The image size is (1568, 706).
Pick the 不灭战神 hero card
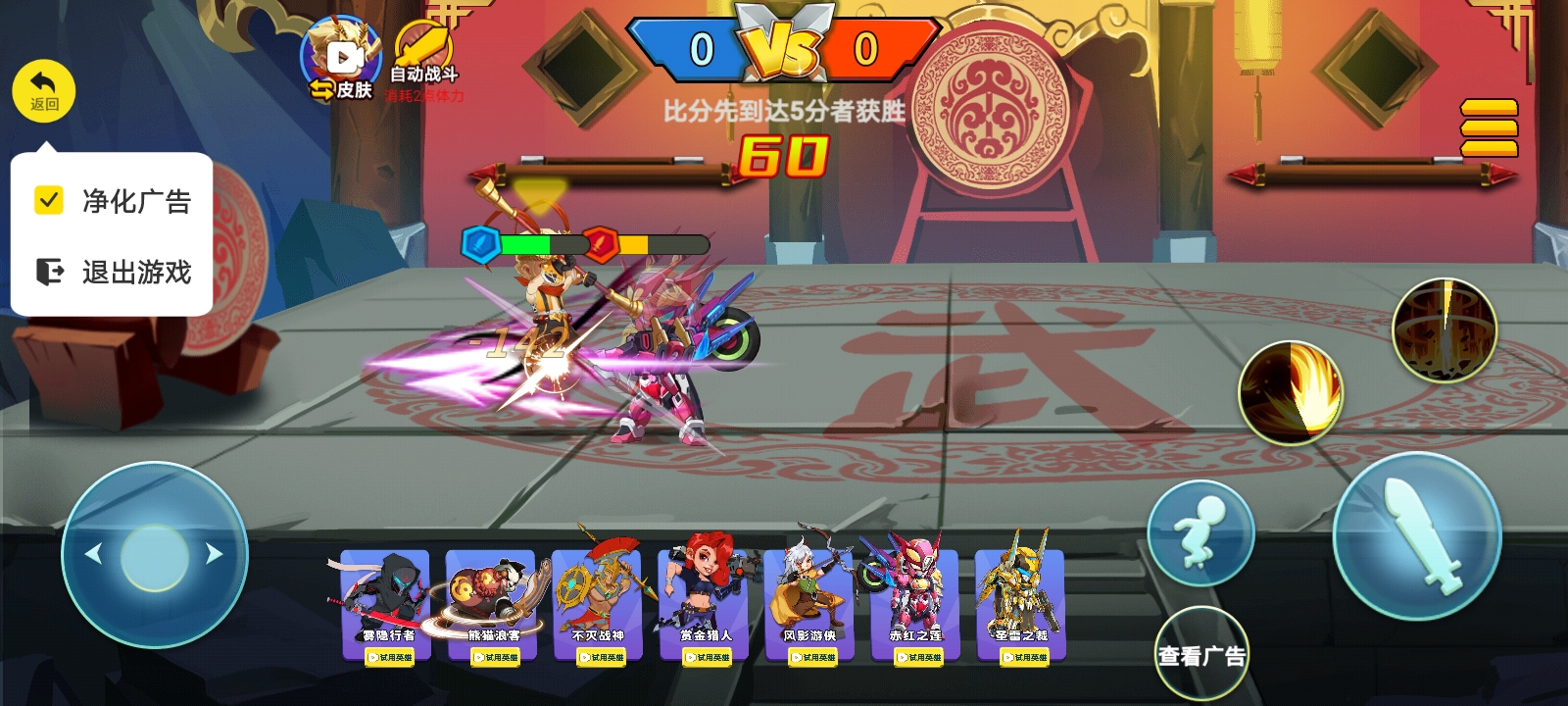597,604
